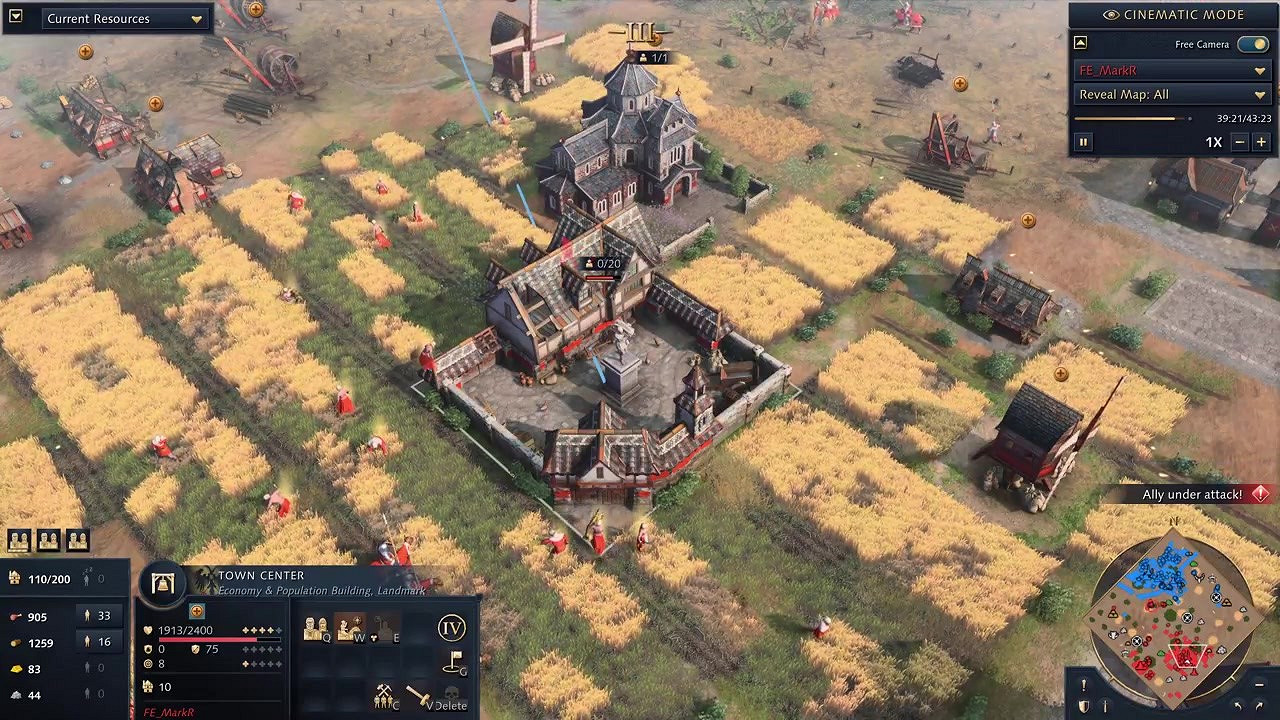Viewport: 1280px width, 720px height.
Task: Click the Age IV emblem in command panel
Action: (451, 629)
